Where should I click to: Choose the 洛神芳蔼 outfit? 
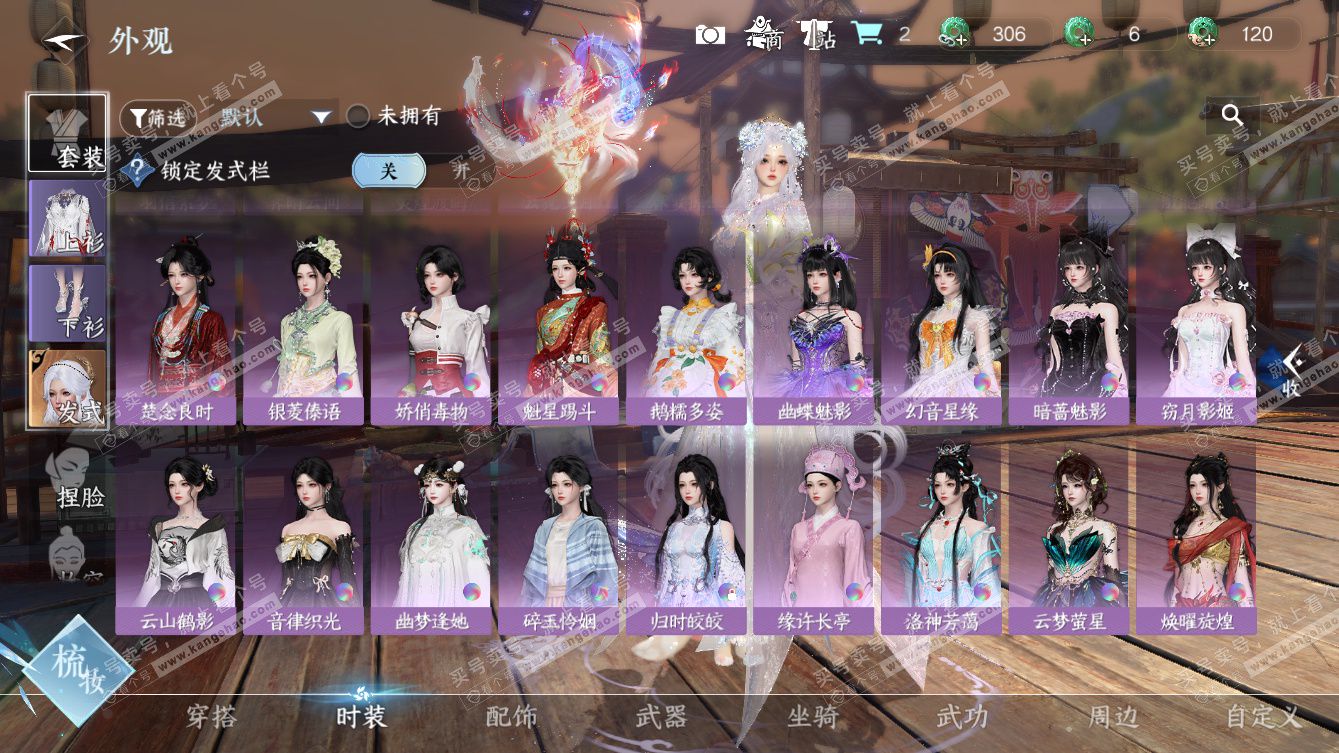[941, 540]
